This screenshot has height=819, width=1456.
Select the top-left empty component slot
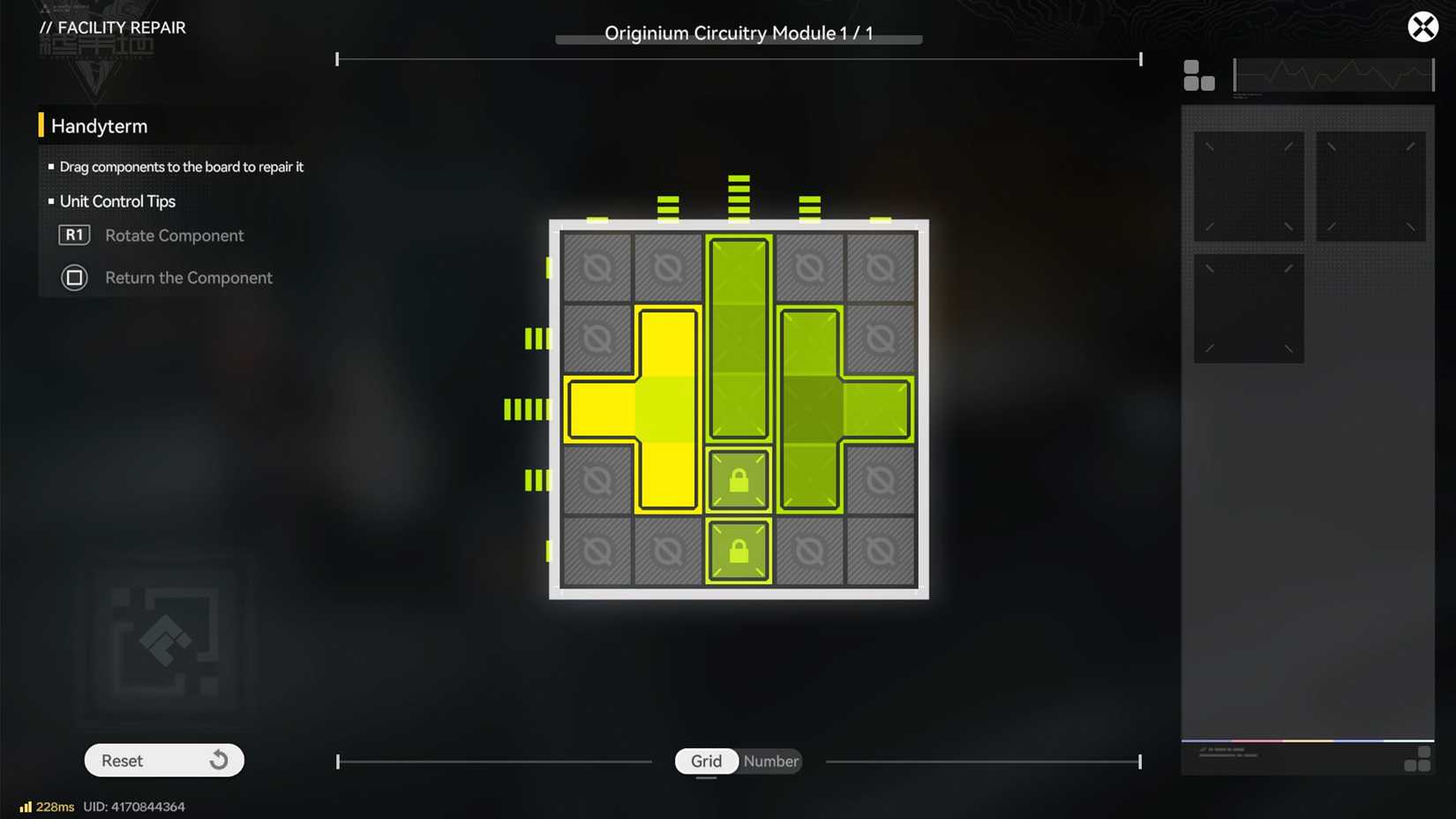pyautogui.click(x=1249, y=185)
